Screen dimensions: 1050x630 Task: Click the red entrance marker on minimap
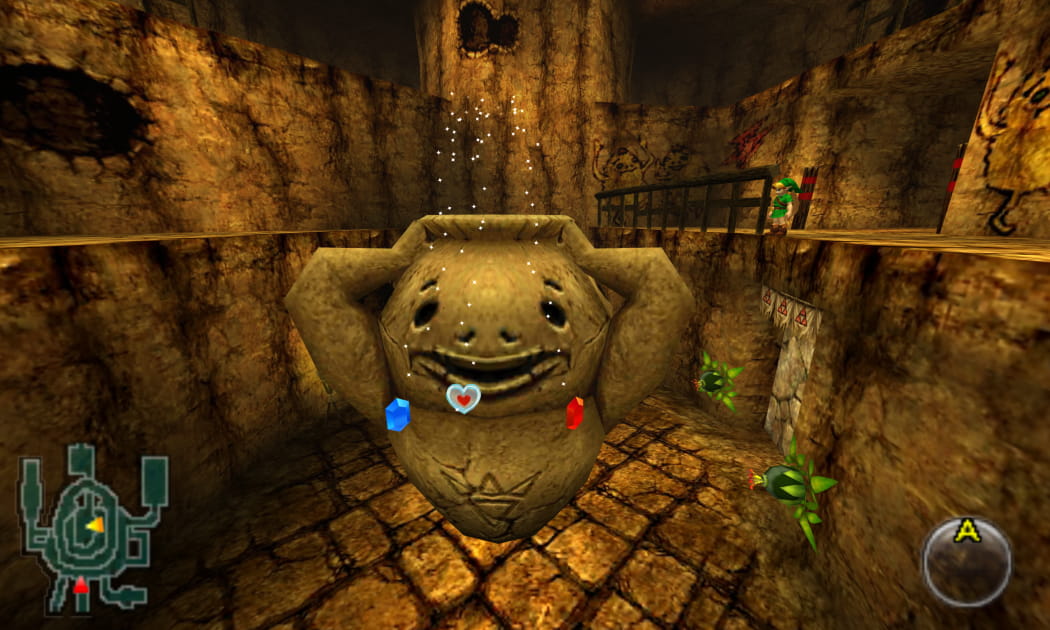[x=80, y=586]
